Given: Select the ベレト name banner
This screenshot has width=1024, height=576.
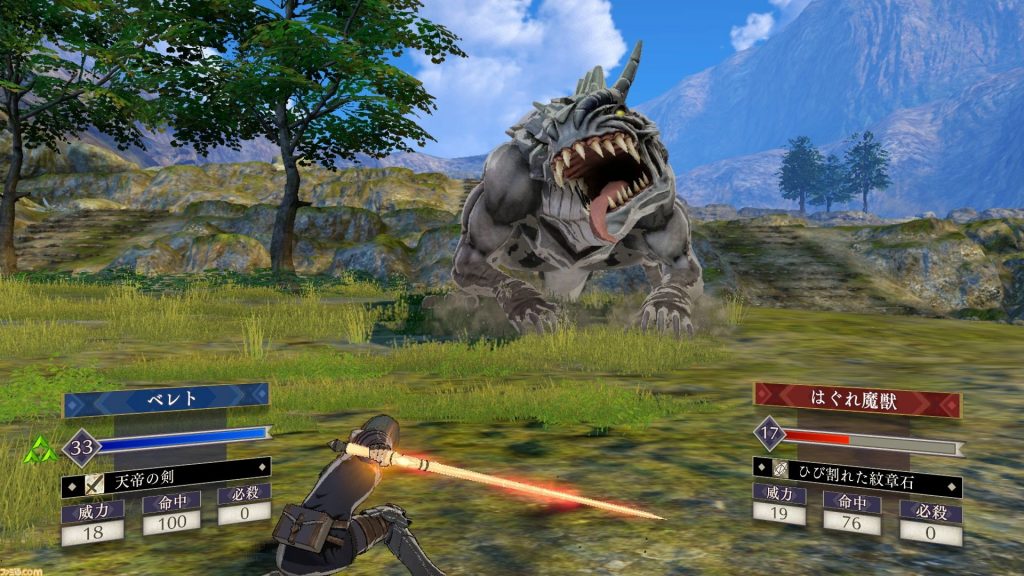Looking at the screenshot, I should point(166,400).
